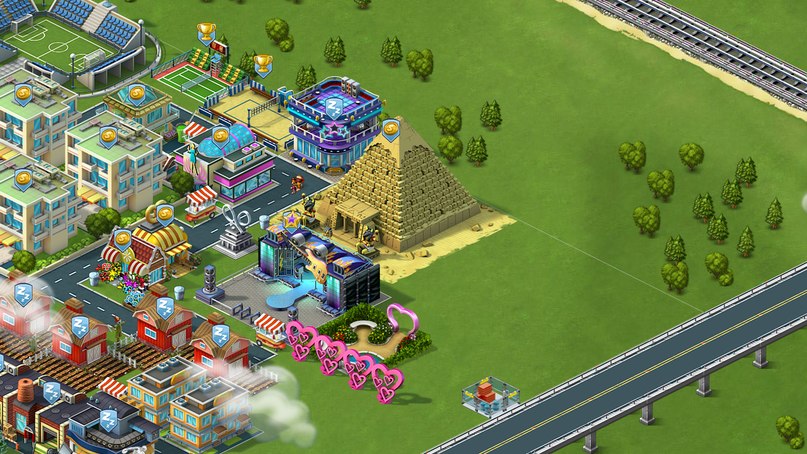
Task: Collect the coin above the glass-domed shop
Action: 218,132
